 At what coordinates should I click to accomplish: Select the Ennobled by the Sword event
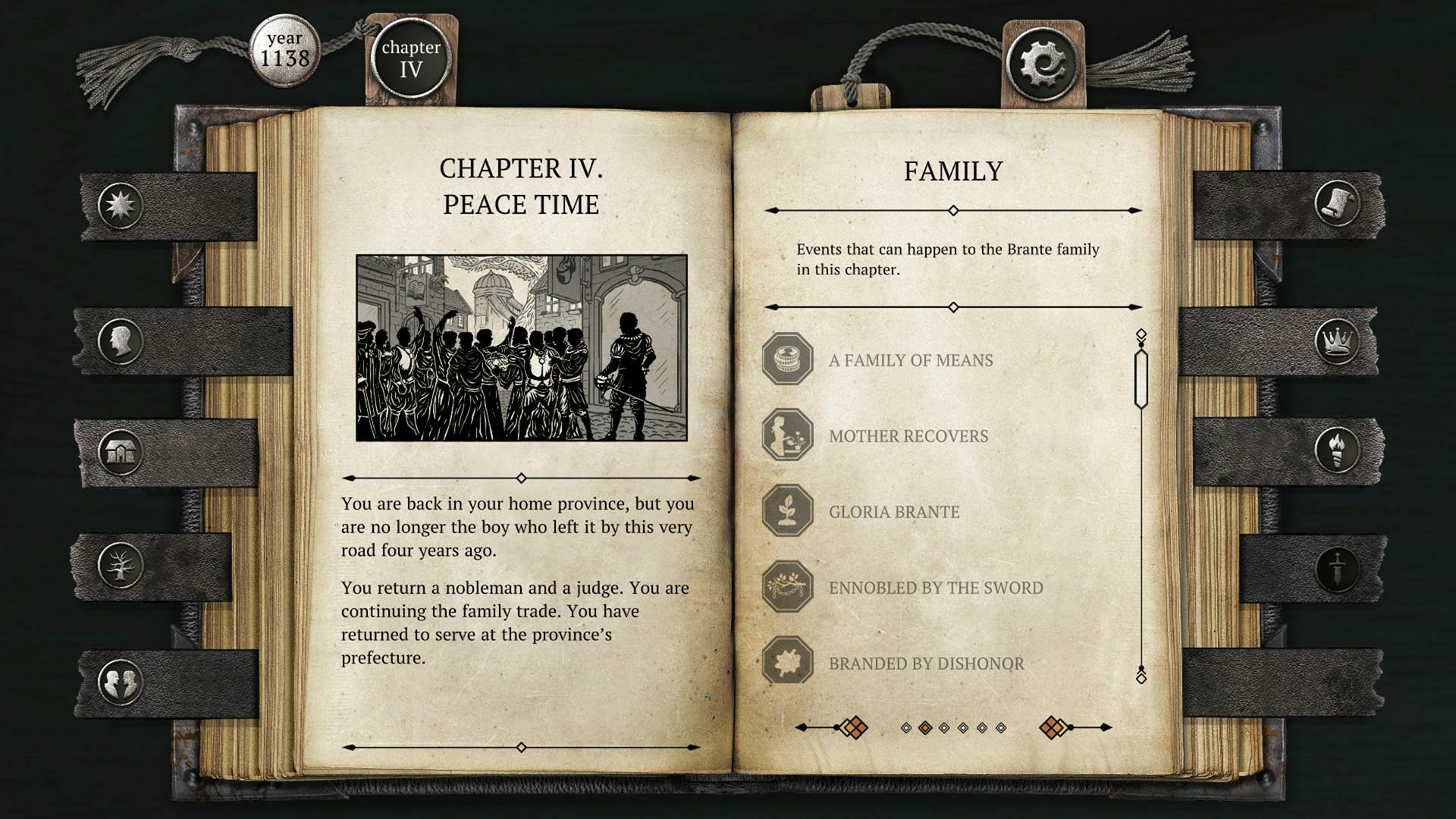point(937,587)
